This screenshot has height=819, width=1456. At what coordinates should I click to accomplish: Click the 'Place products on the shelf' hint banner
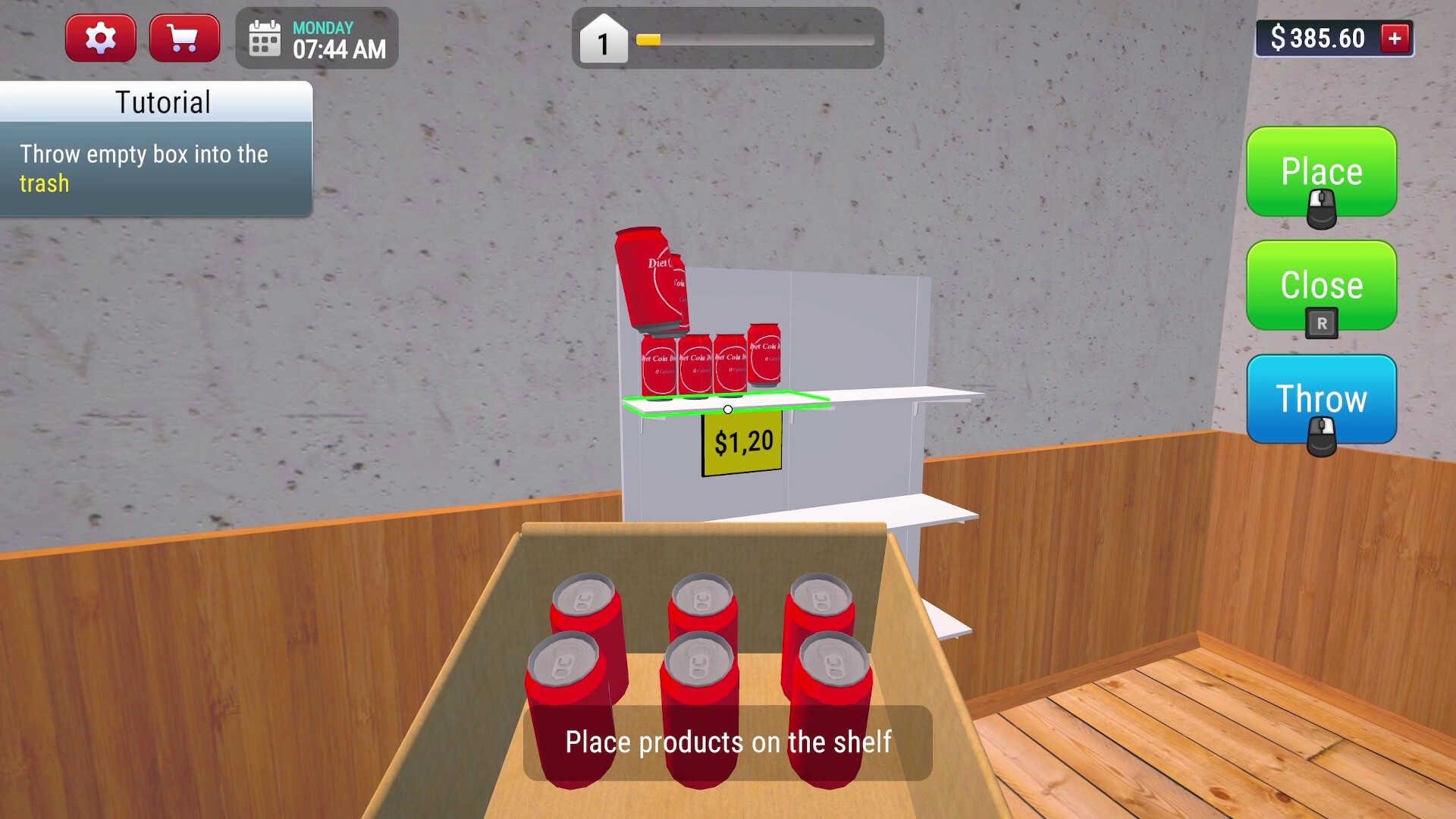tap(728, 743)
